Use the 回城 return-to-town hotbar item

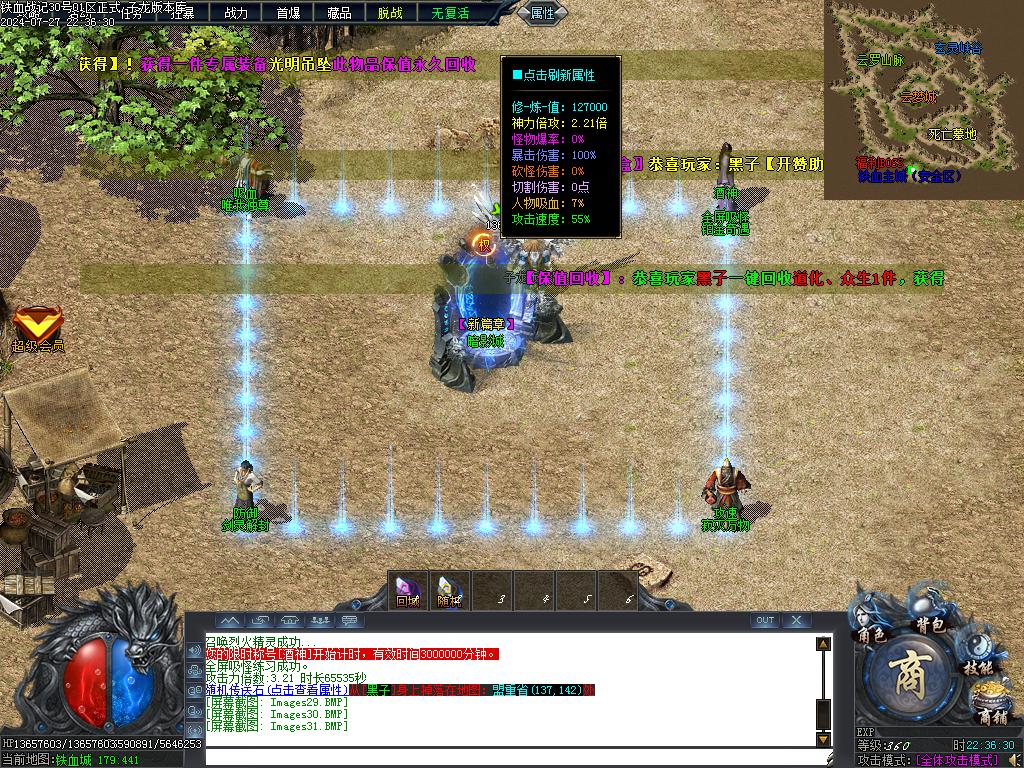[407, 590]
